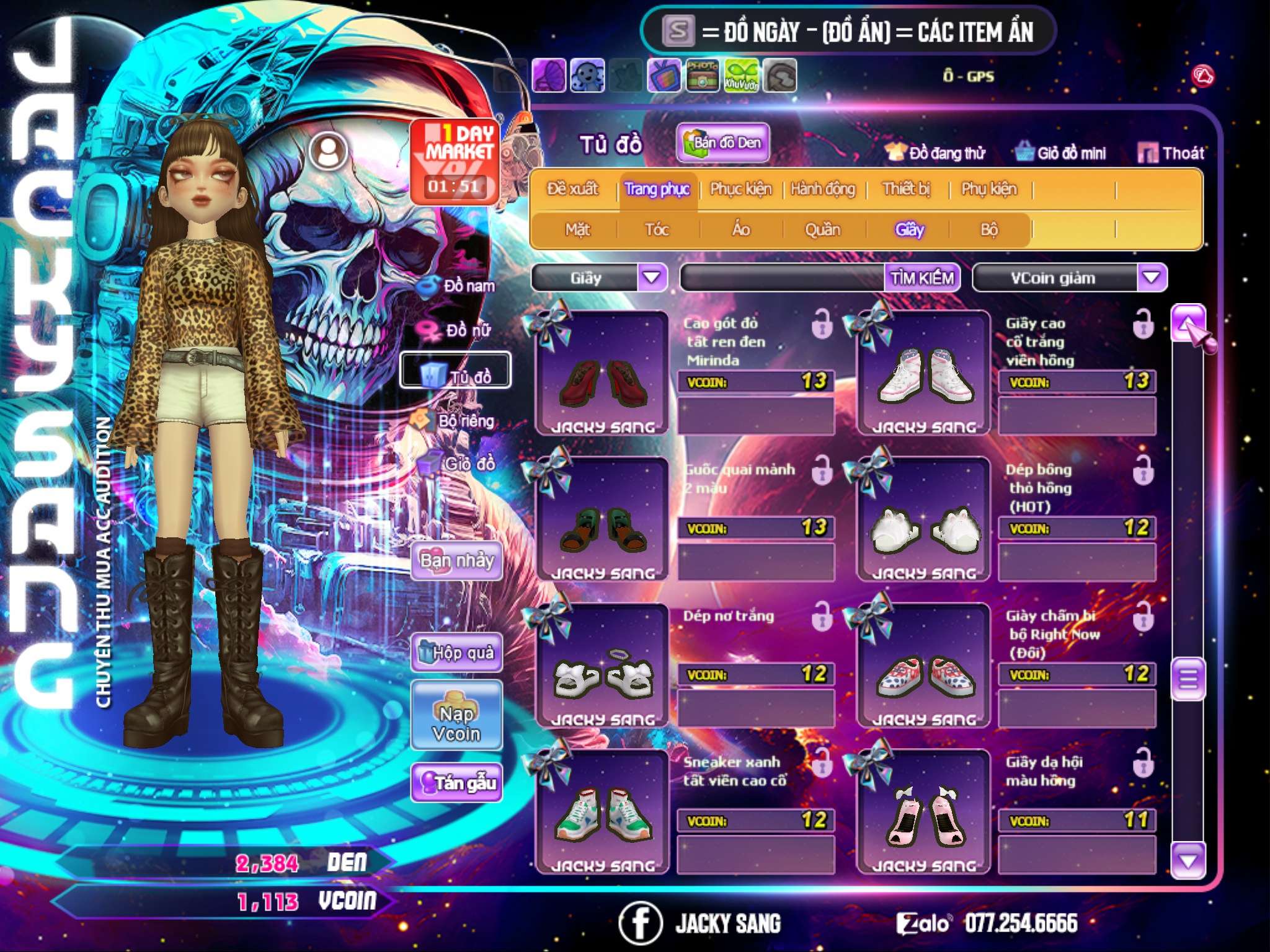Open Giỏ đồ mini cart
The image size is (1270, 952).
1061,153
